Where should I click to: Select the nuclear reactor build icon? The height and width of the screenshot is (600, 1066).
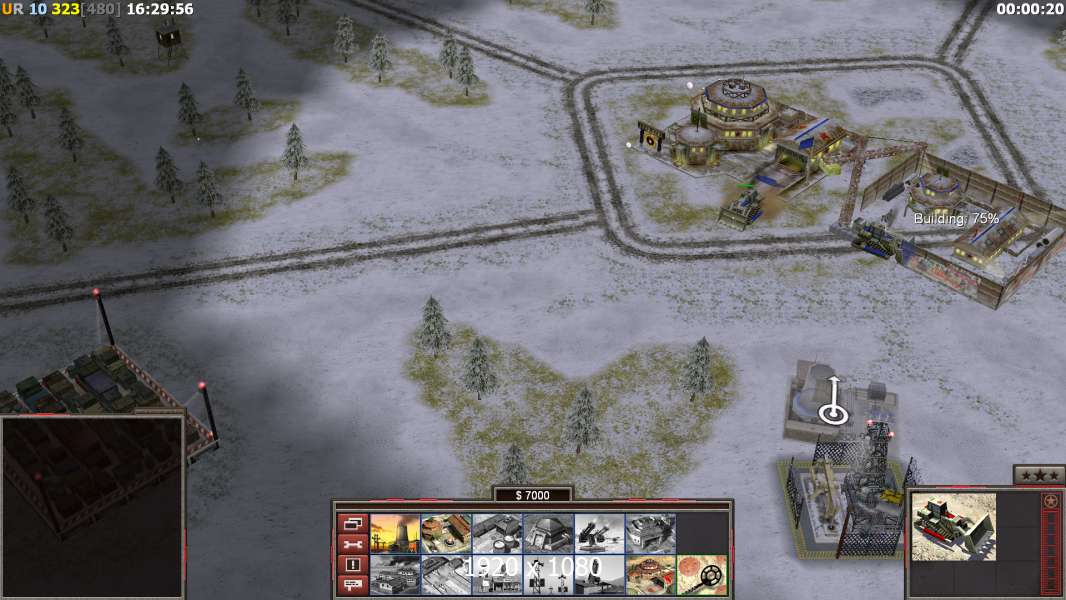coord(395,533)
